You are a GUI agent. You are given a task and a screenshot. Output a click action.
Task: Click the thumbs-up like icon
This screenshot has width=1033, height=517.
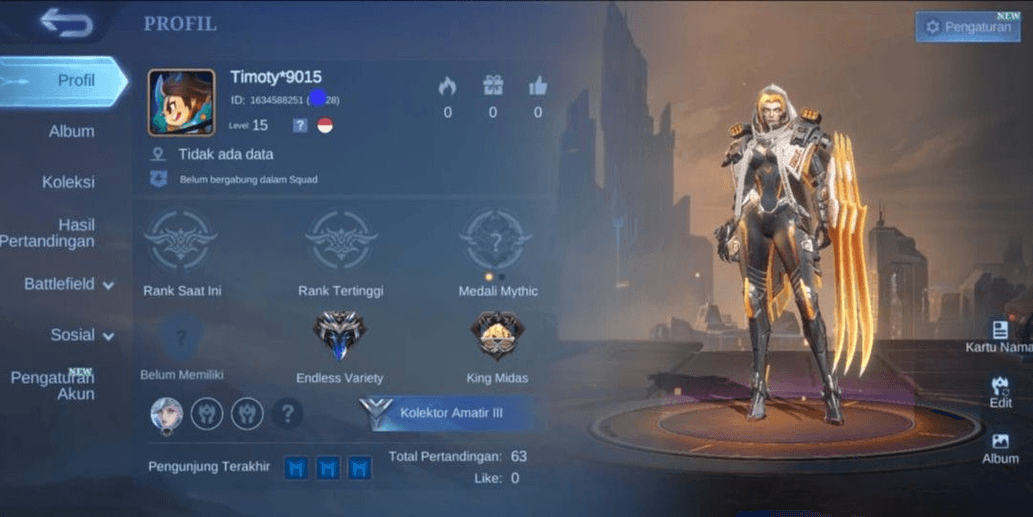[x=538, y=87]
